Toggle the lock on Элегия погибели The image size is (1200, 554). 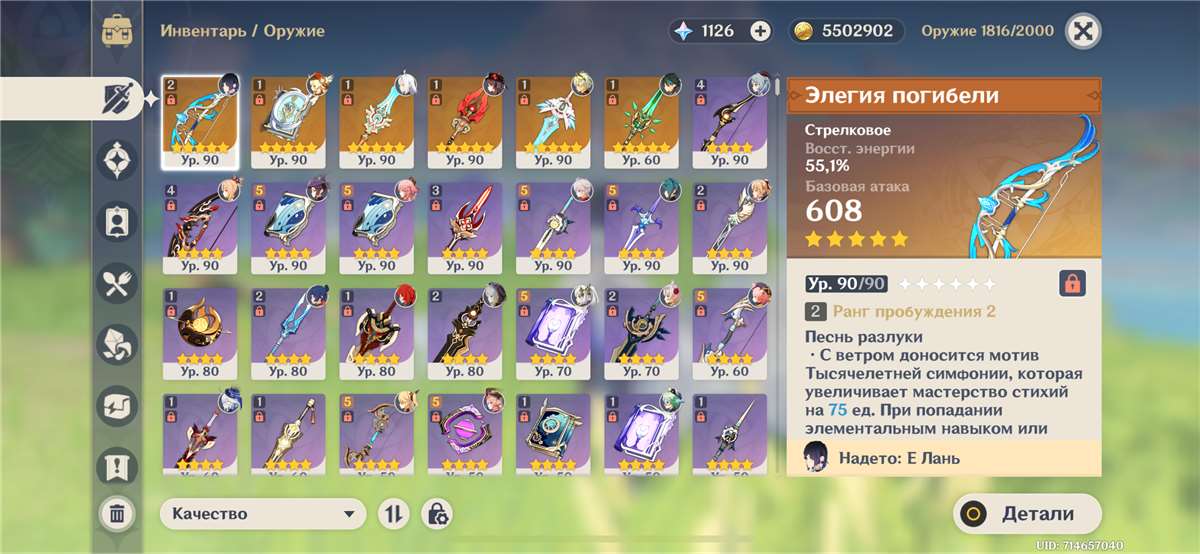(x=1071, y=284)
